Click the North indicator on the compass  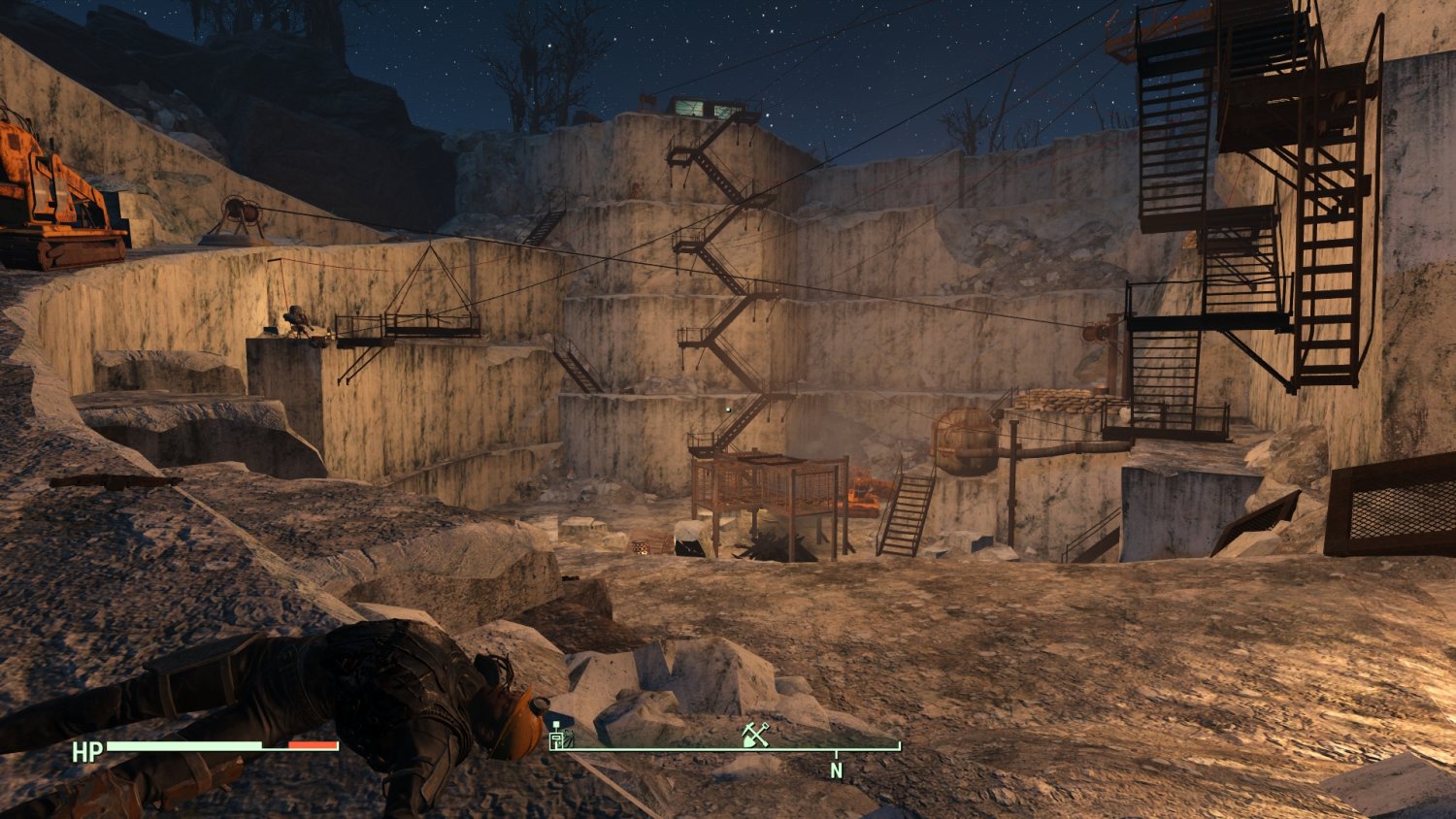coord(836,770)
